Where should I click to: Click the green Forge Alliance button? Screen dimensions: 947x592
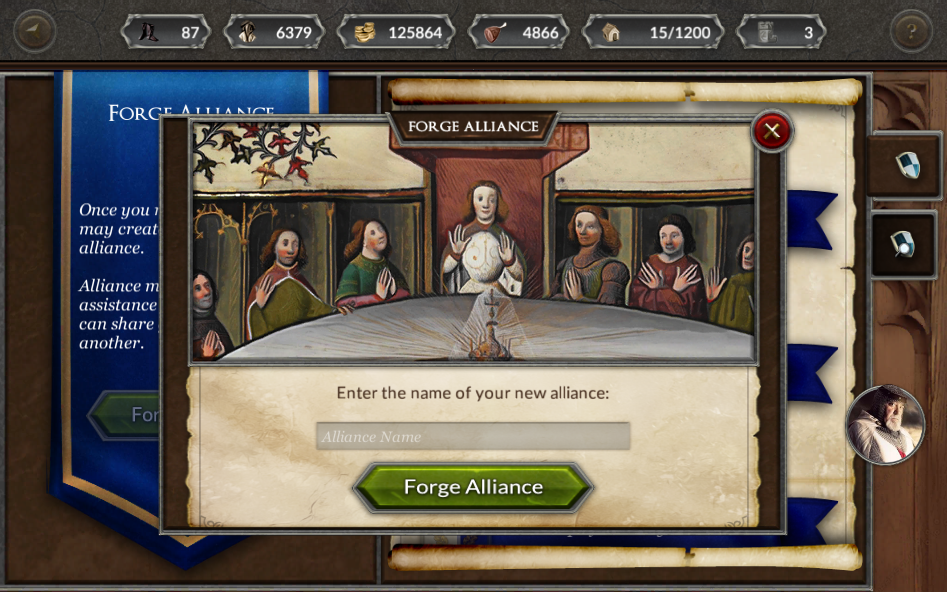(473, 487)
